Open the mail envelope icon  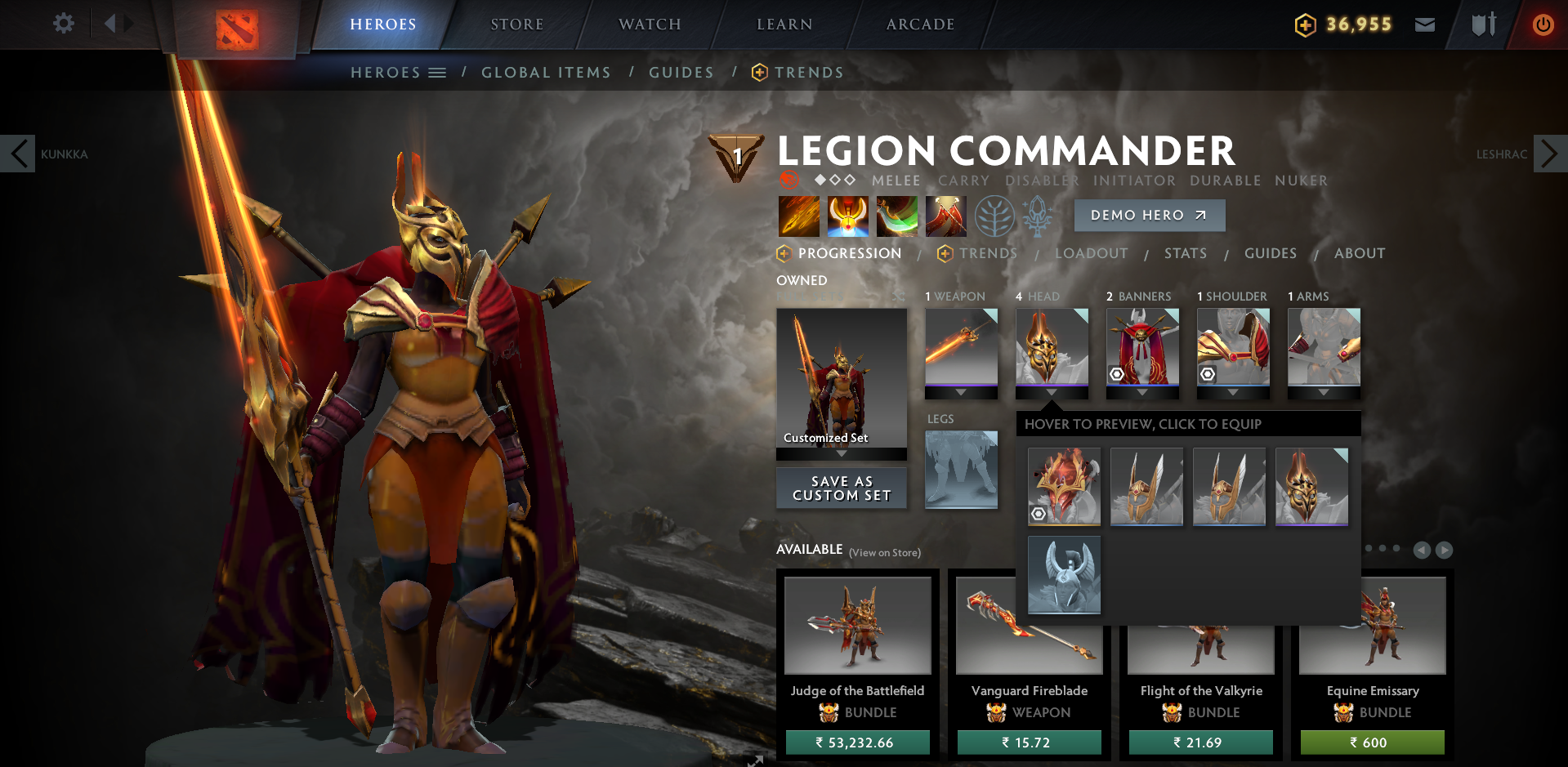click(x=1424, y=24)
